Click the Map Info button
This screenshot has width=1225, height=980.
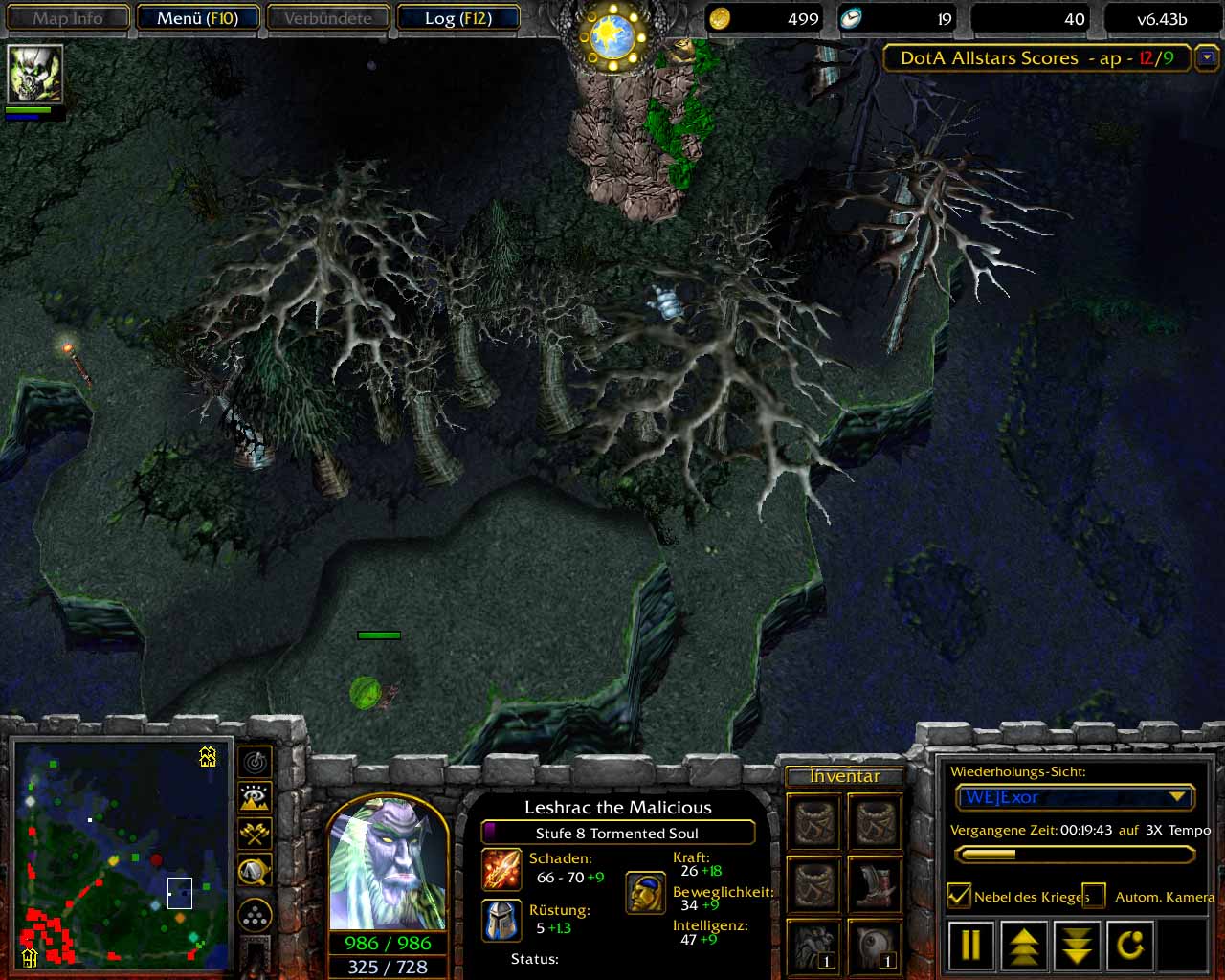[68, 18]
